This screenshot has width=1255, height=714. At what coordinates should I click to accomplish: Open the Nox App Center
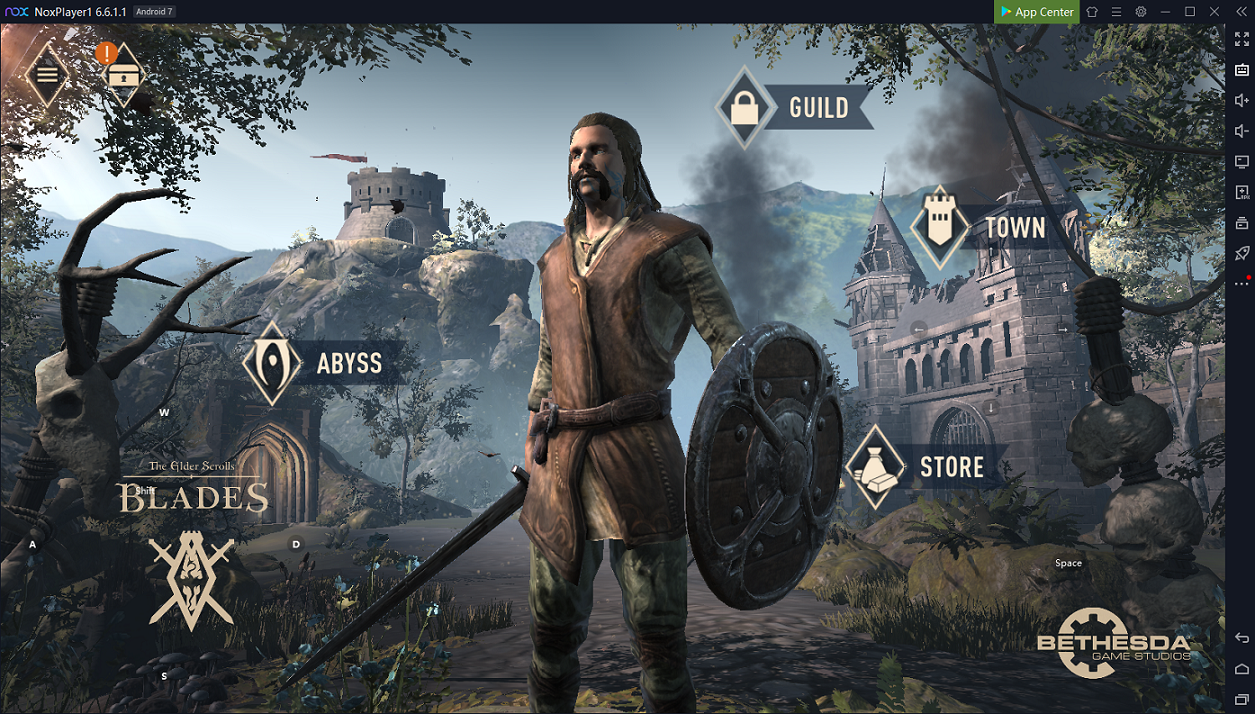point(1036,12)
